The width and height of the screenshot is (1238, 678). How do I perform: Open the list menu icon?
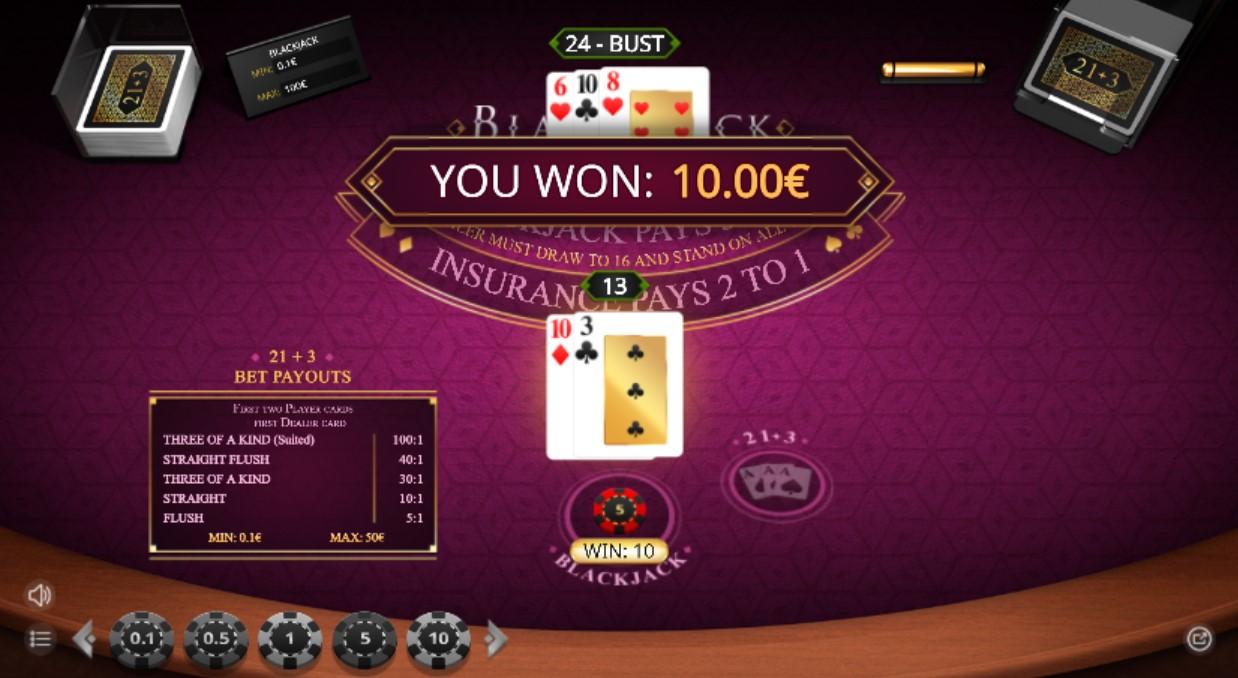tap(39, 639)
